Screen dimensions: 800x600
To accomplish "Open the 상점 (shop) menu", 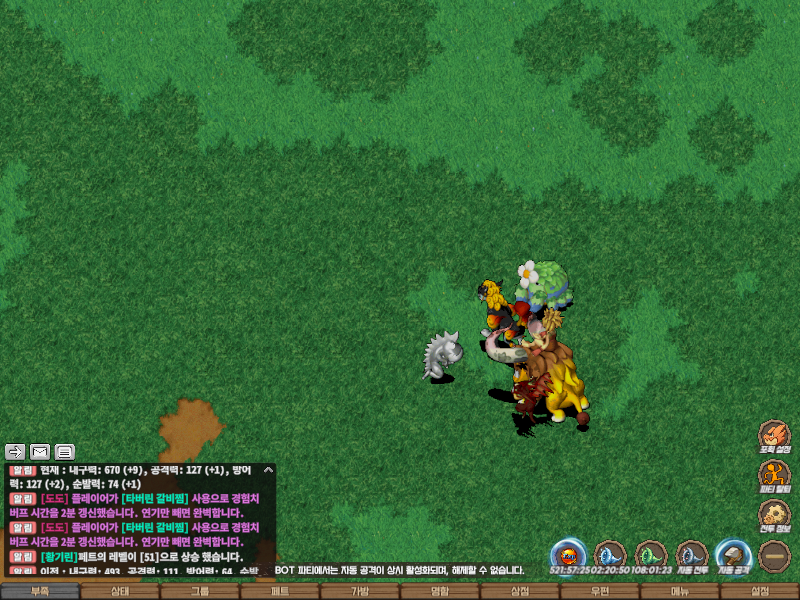I will tap(520, 591).
